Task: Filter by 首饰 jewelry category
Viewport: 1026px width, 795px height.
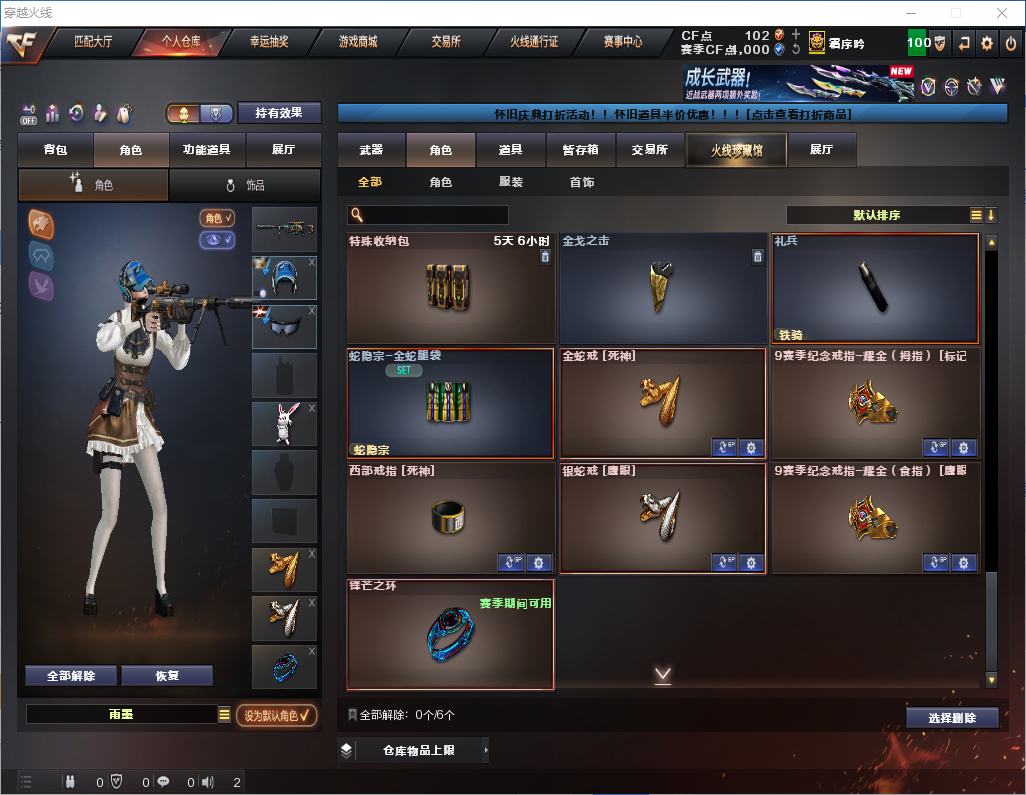Action: tap(582, 182)
